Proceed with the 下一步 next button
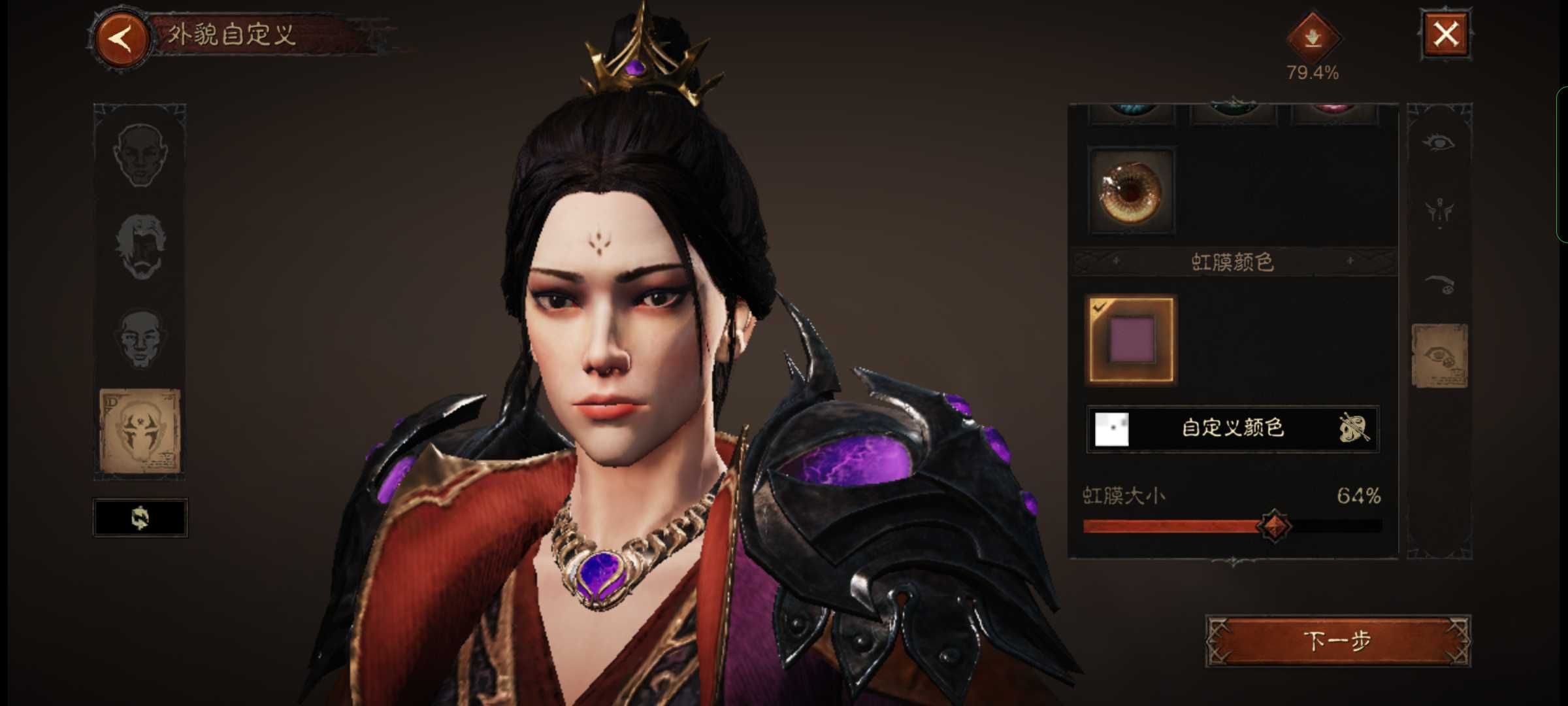1568x706 pixels. [1337, 641]
